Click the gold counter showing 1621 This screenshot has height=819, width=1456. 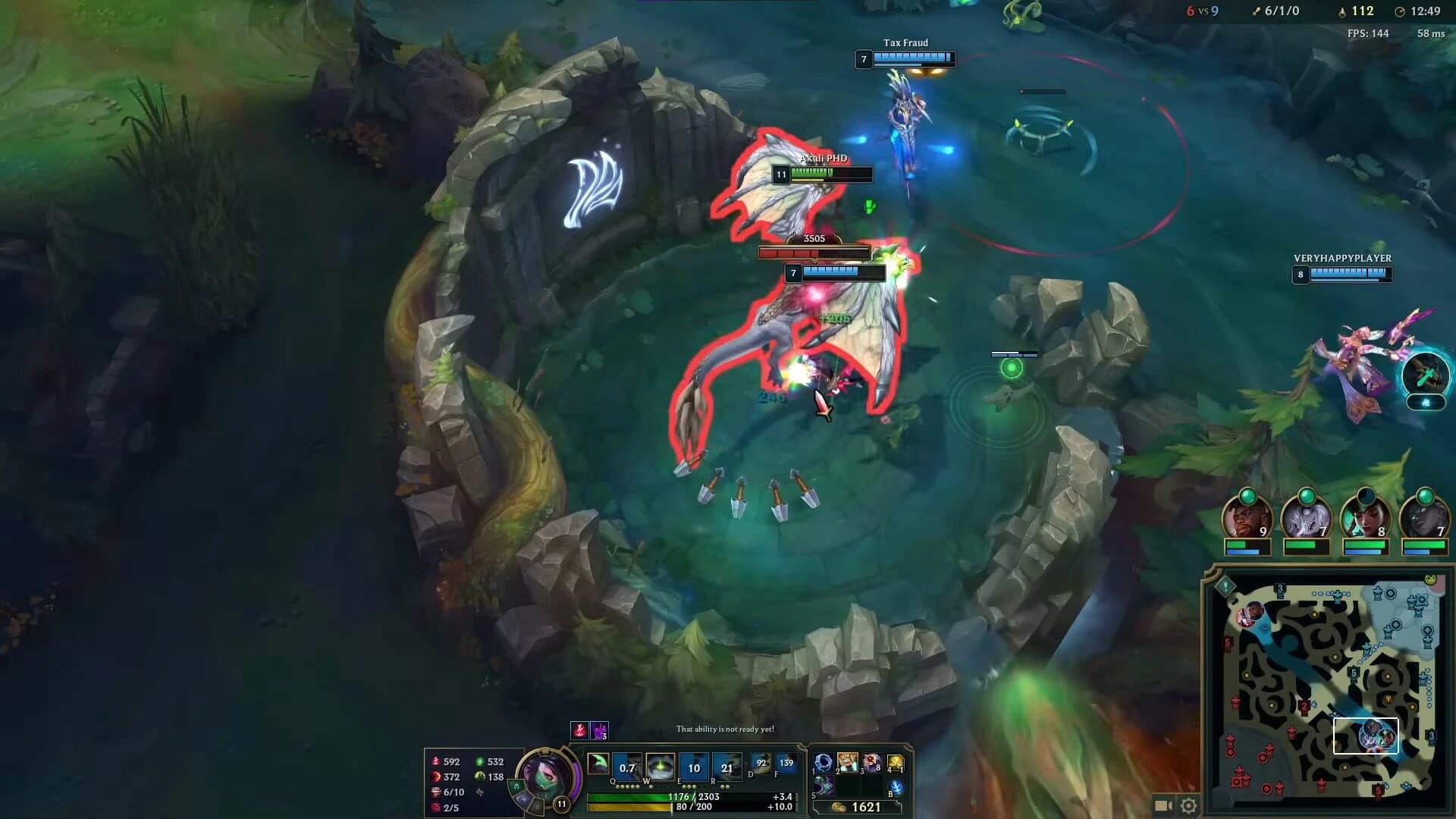[x=865, y=808]
